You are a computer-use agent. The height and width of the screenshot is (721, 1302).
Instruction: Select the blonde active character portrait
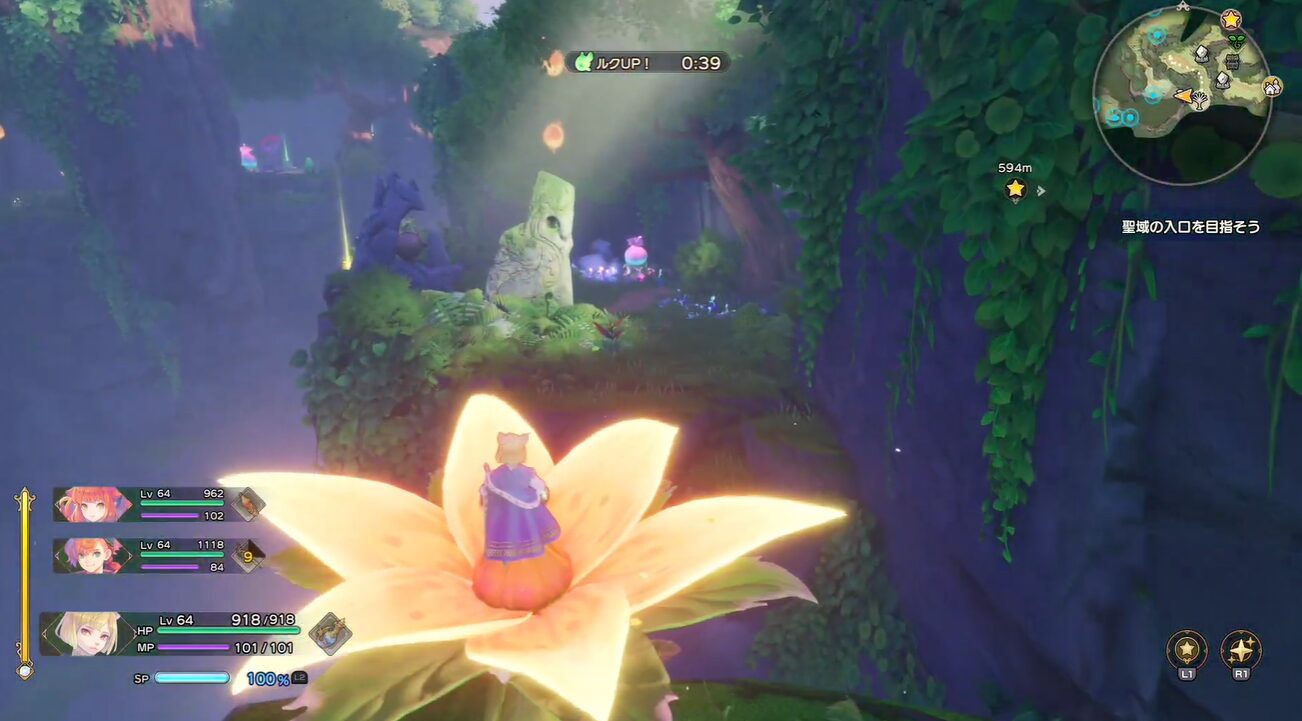[x=86, y=634]
